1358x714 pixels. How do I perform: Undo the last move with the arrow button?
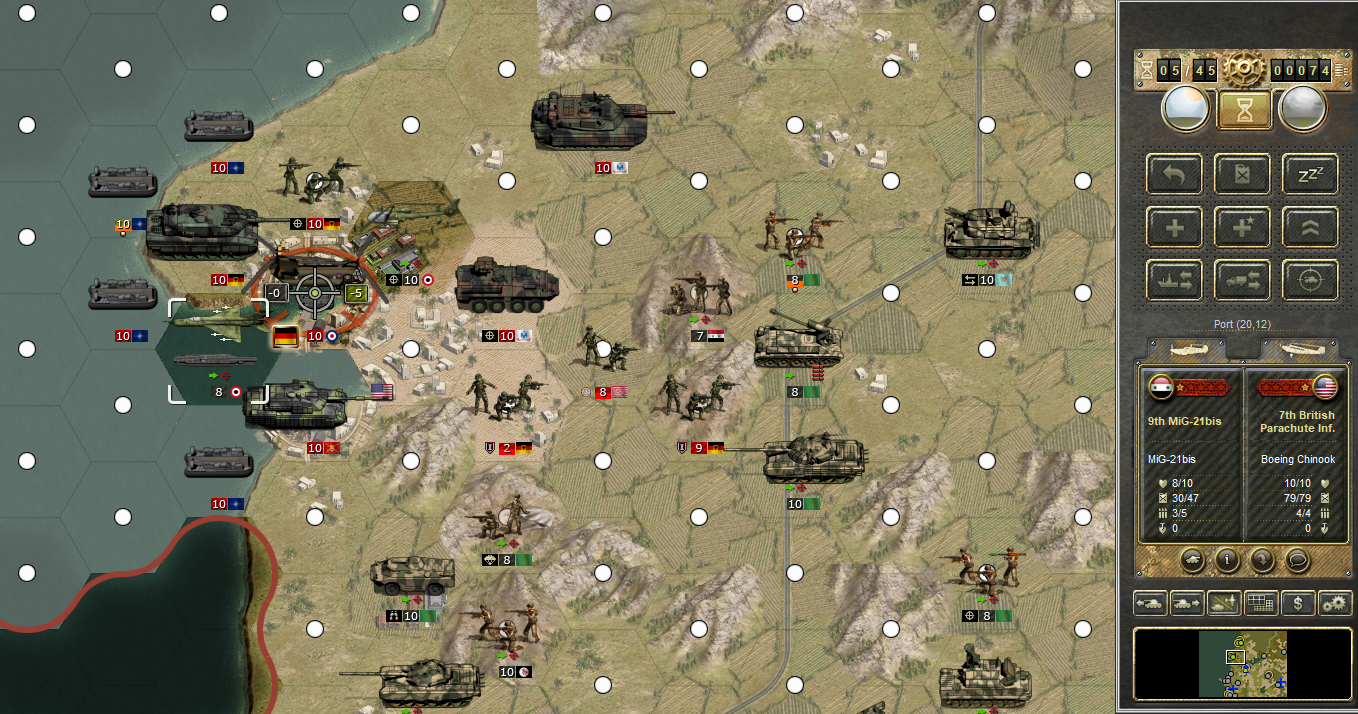[x=1175, y=174]
